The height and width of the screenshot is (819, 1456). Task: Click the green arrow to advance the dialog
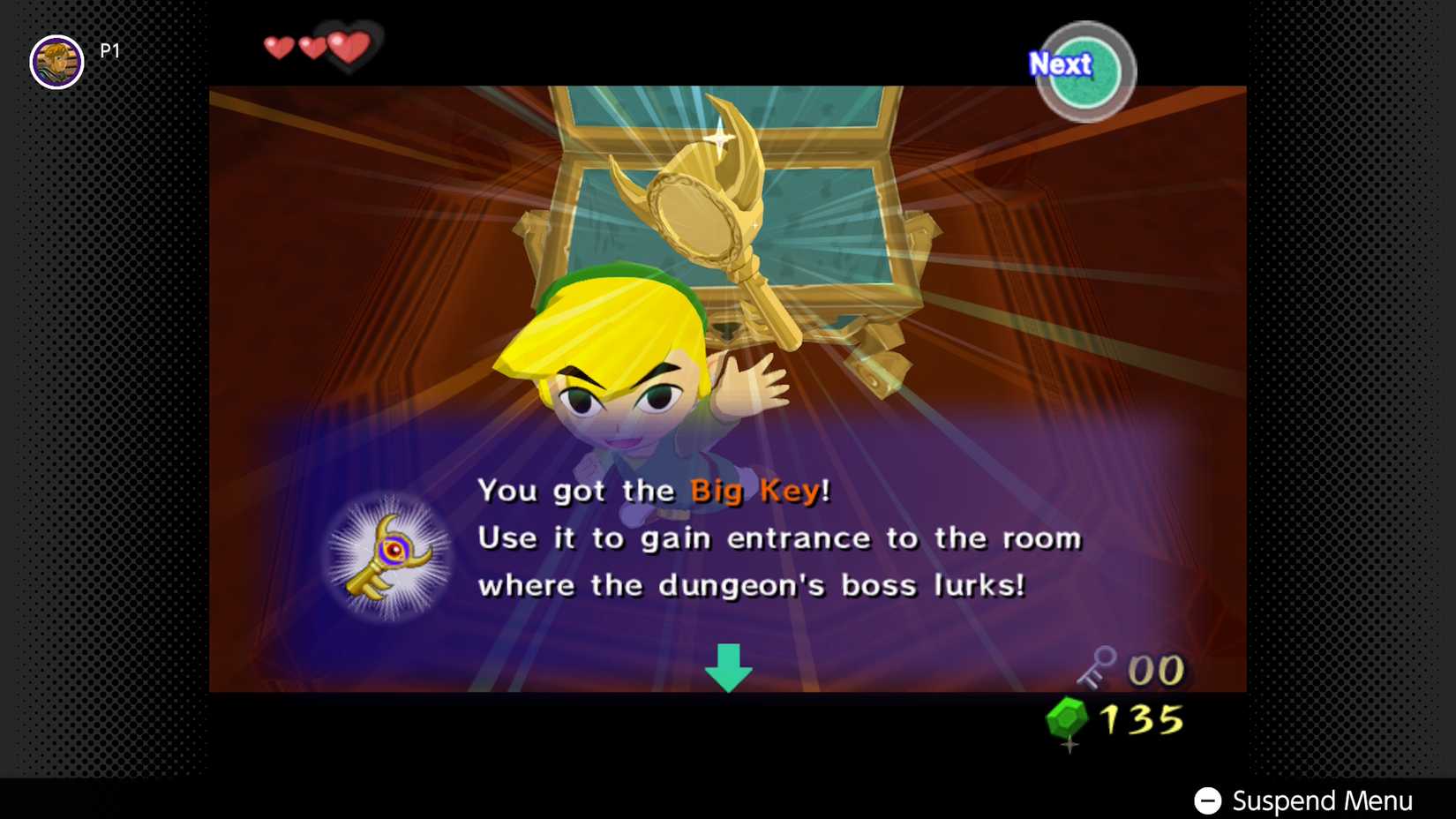click(727, 668)
